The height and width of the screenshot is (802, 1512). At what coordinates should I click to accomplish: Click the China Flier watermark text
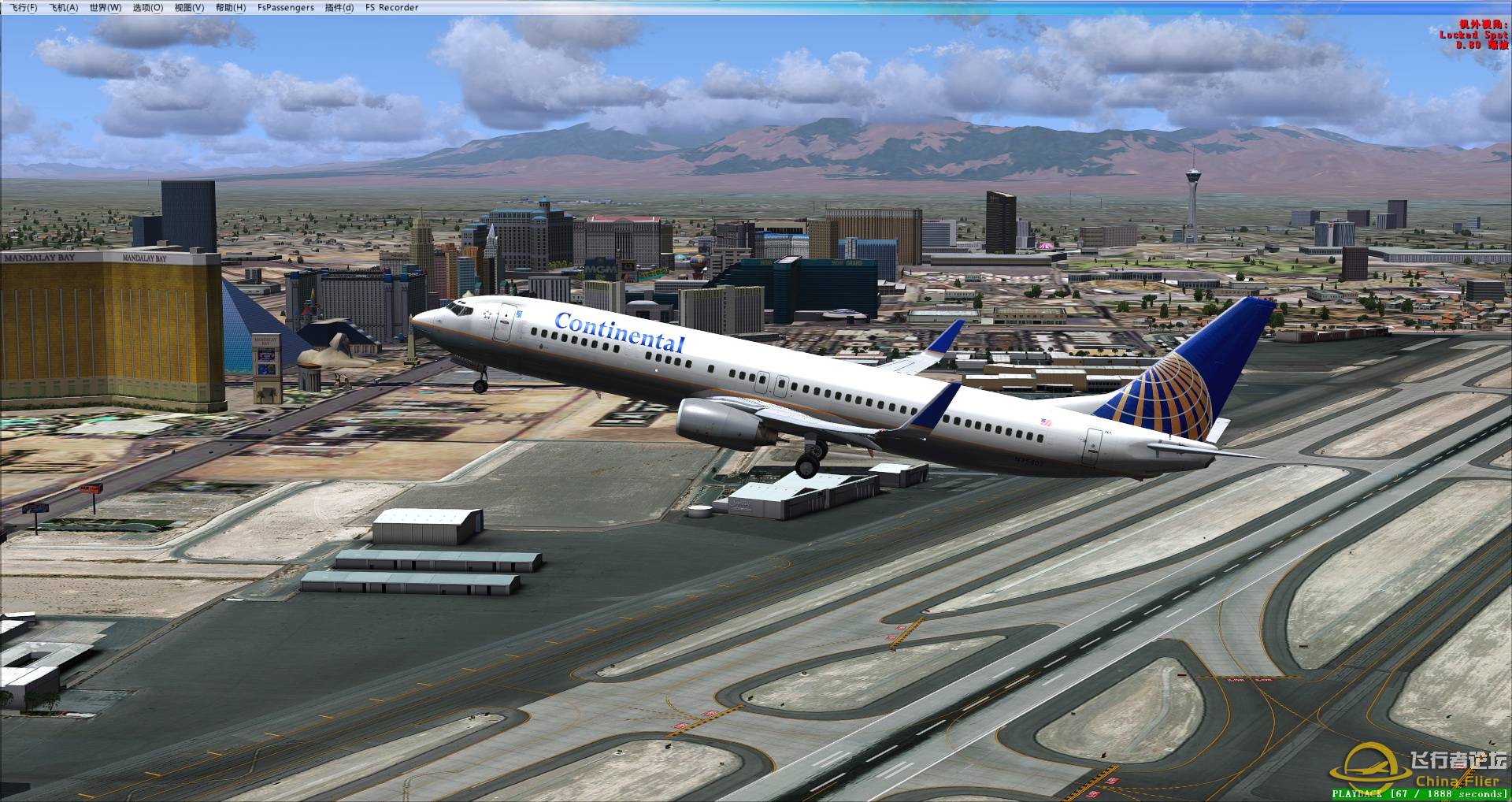1463,780
